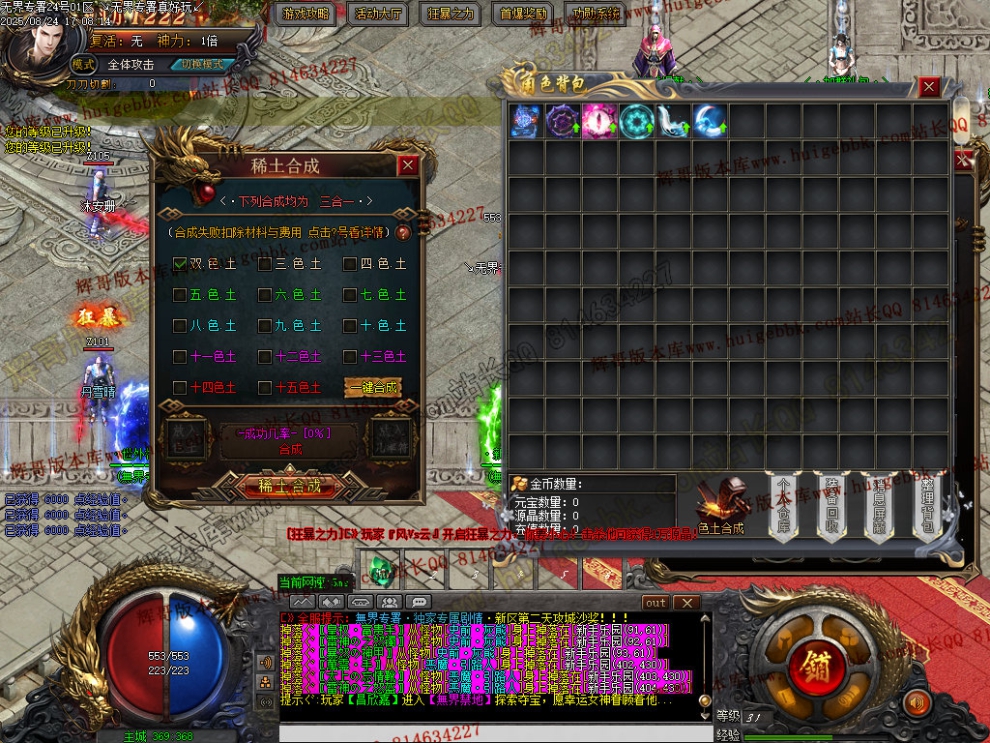Tick the 三色土 checkbox
The width and height of the screenshot is (990, 743).
[x=265, y=264]
